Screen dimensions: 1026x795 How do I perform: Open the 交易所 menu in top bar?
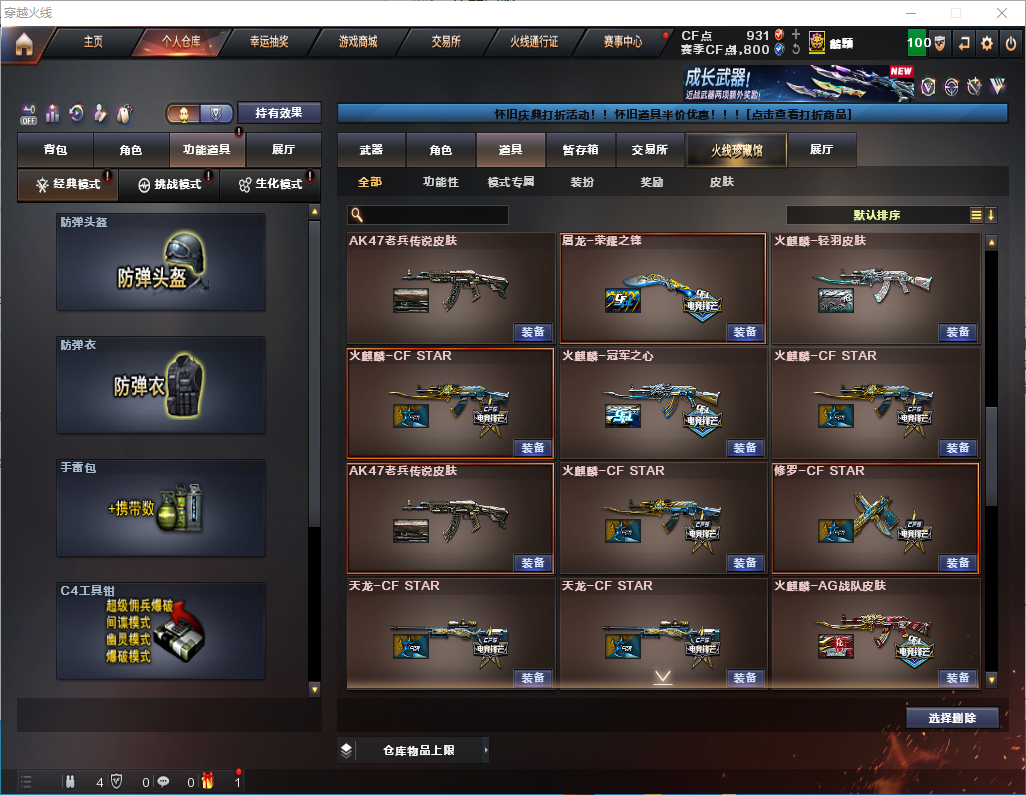446,42
